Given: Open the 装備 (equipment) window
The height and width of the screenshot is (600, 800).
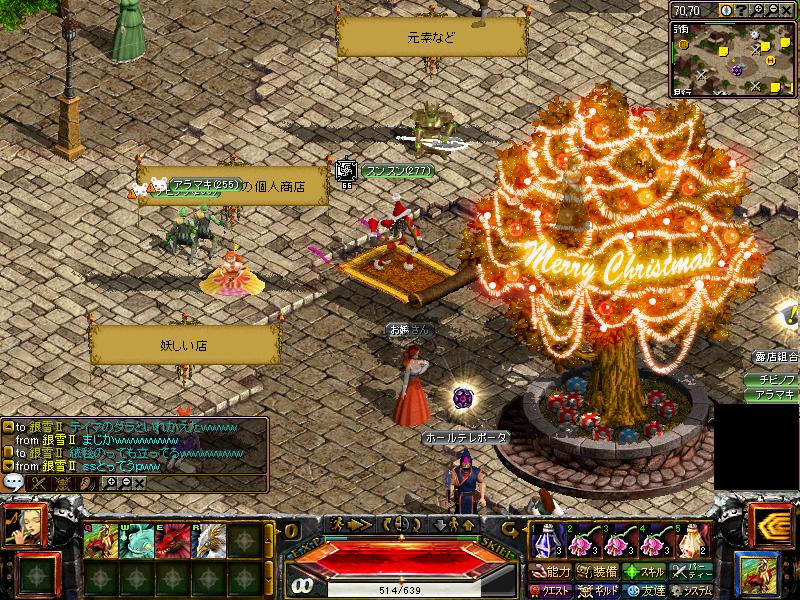Looking at the screenshot, I should [597, 572].
